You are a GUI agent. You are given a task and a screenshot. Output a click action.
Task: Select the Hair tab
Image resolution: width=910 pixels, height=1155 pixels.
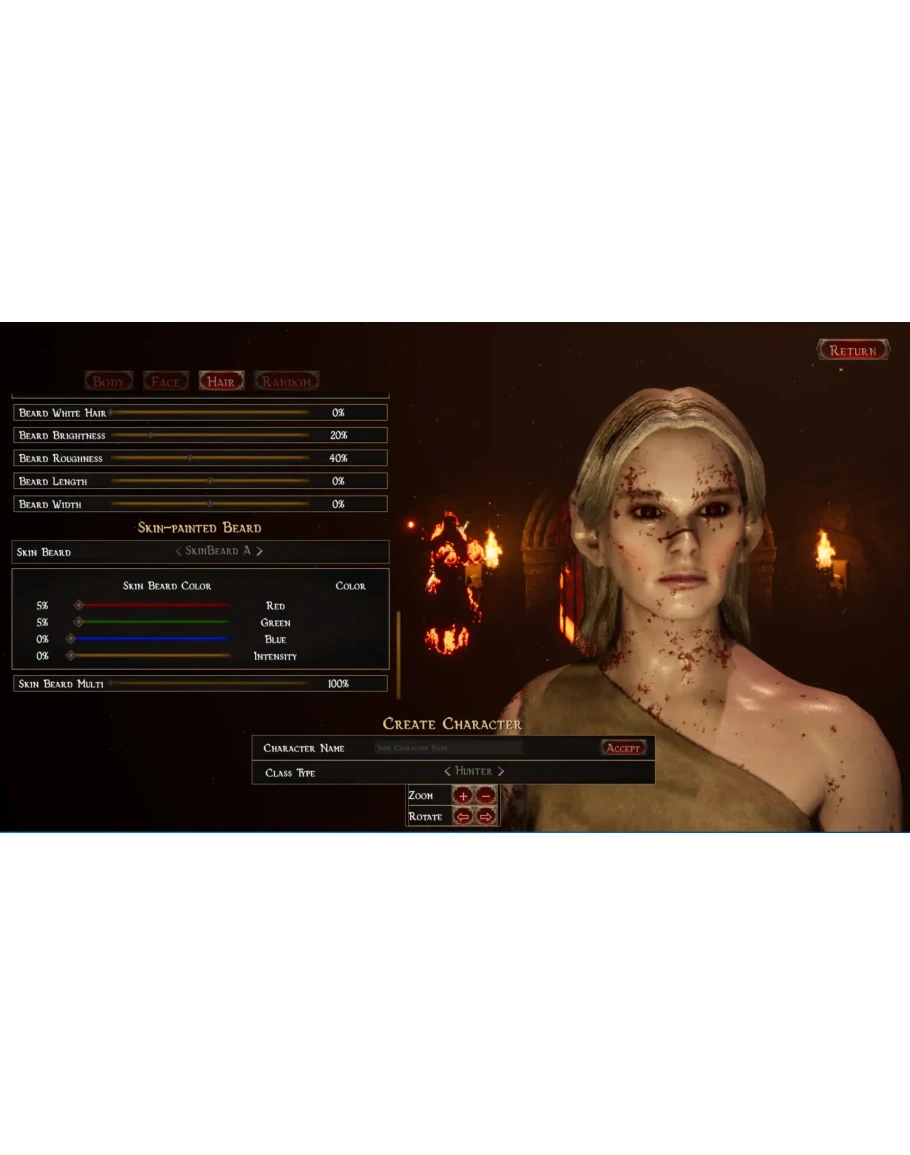pos(221,381)
